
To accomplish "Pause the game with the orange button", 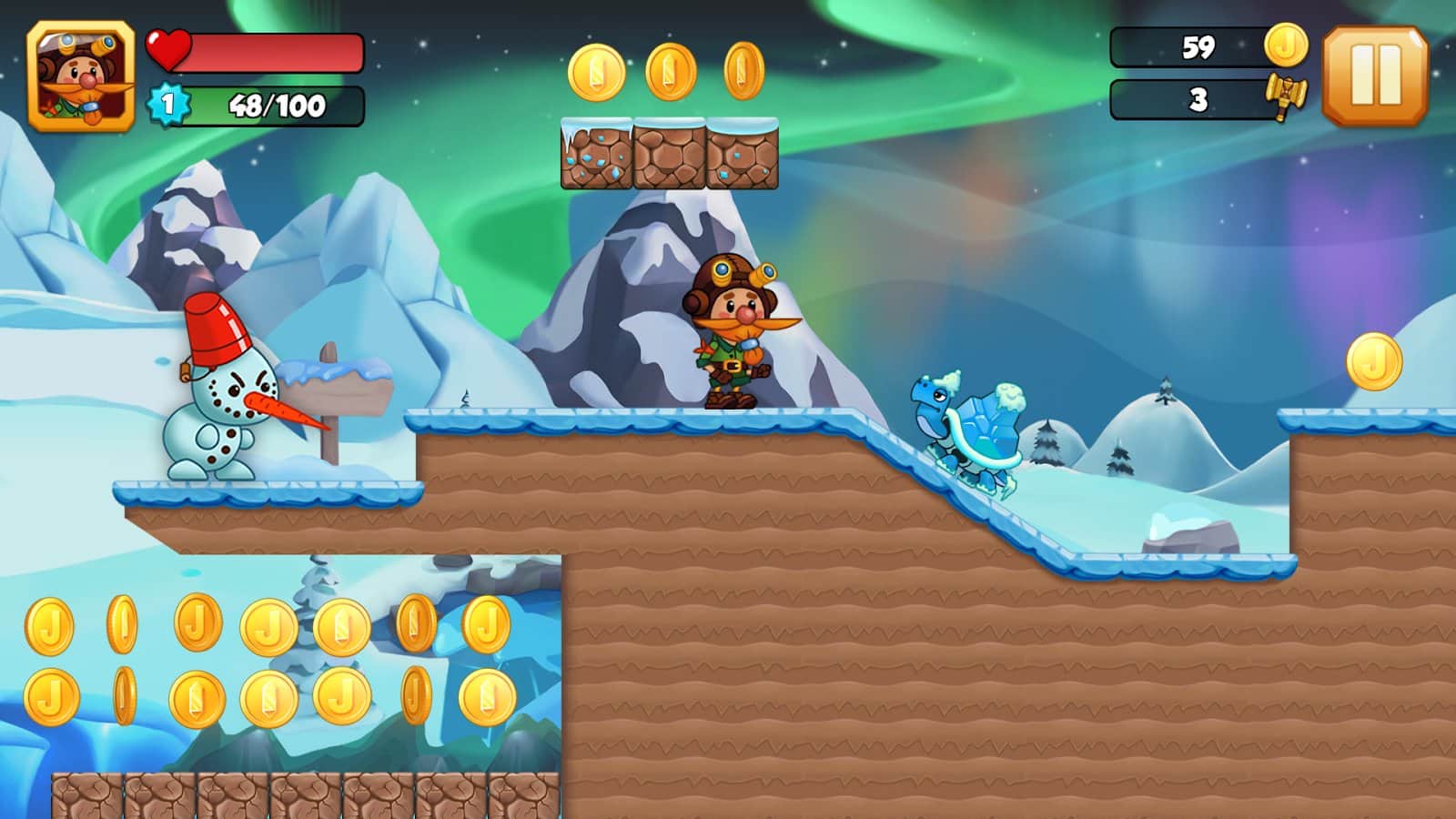I will click(x=1375, y=76).
